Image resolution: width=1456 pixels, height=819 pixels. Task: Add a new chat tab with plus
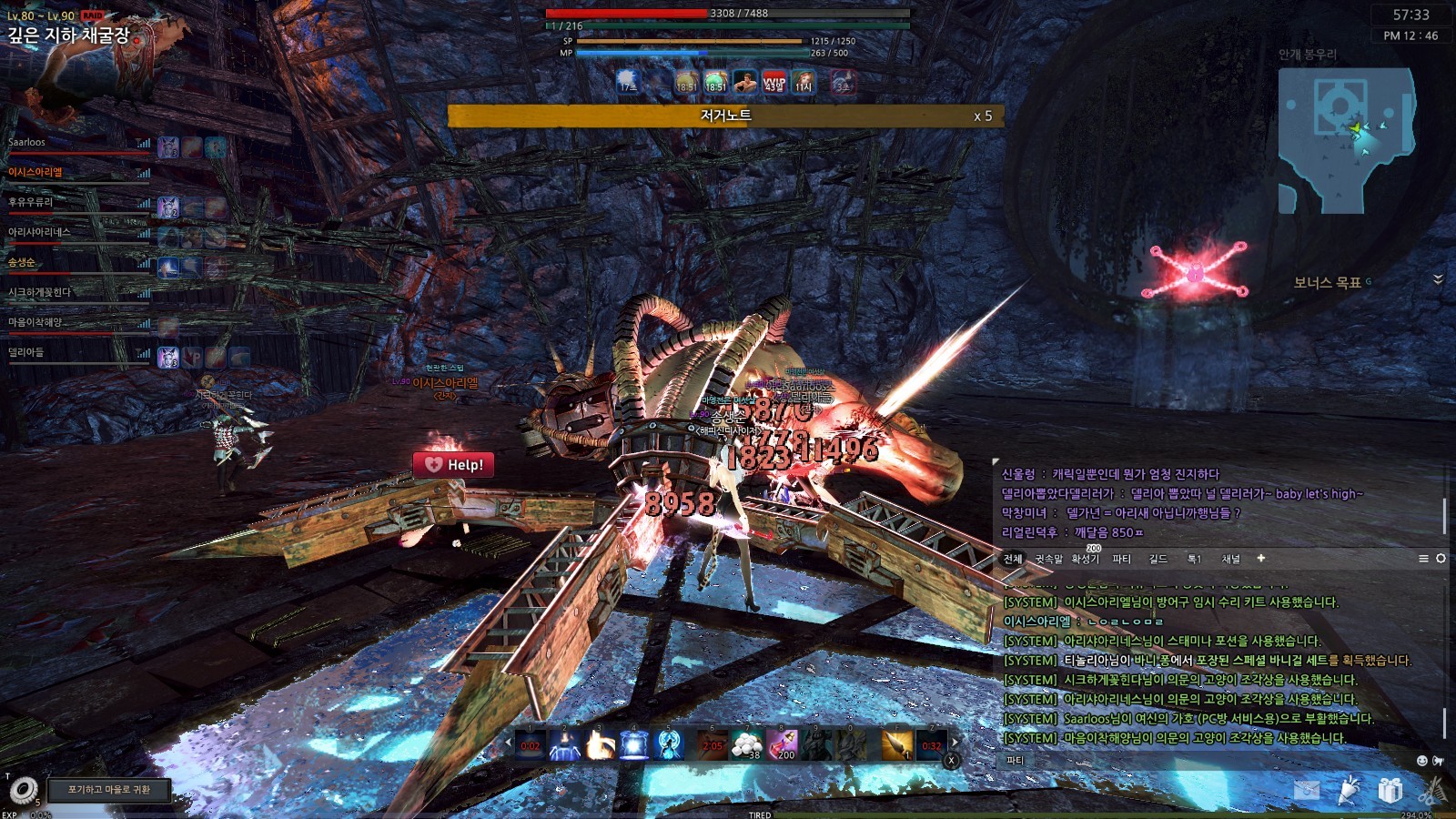(1260, 558)
